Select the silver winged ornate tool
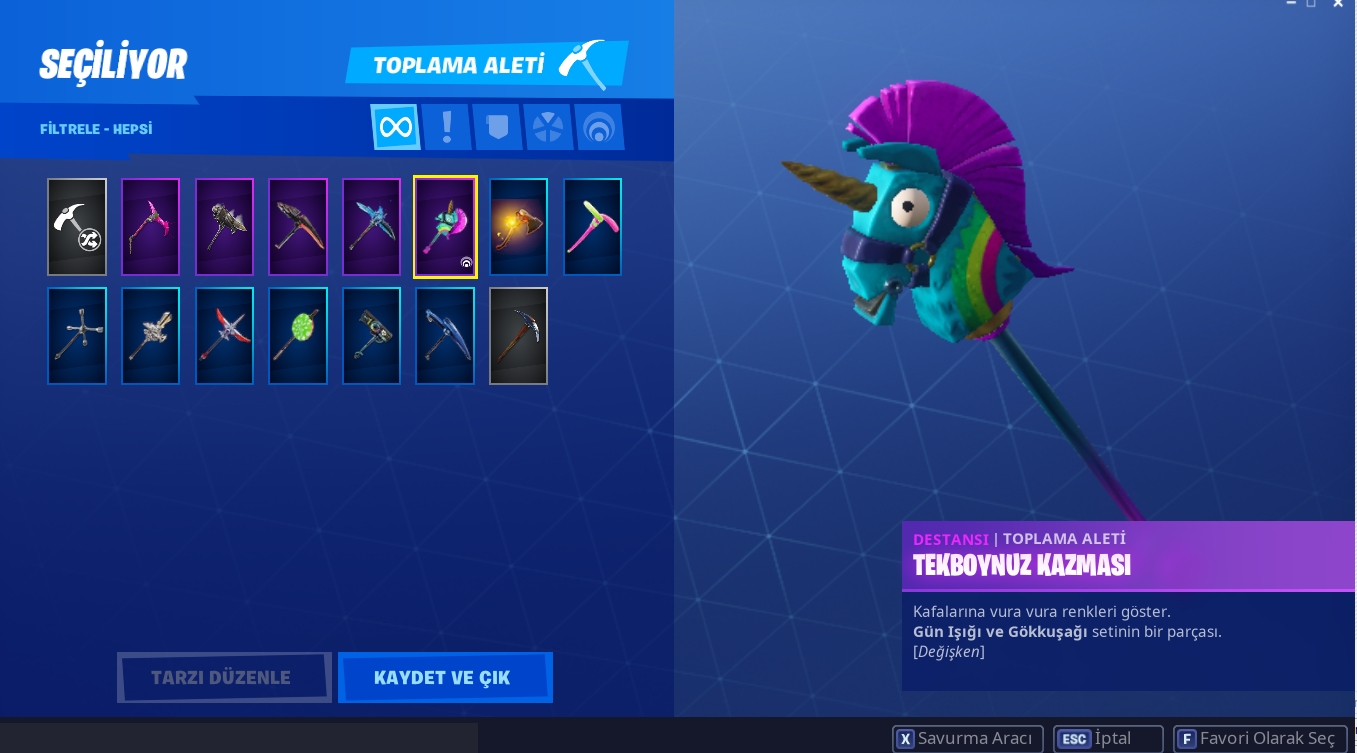 (x=150, y=336)
